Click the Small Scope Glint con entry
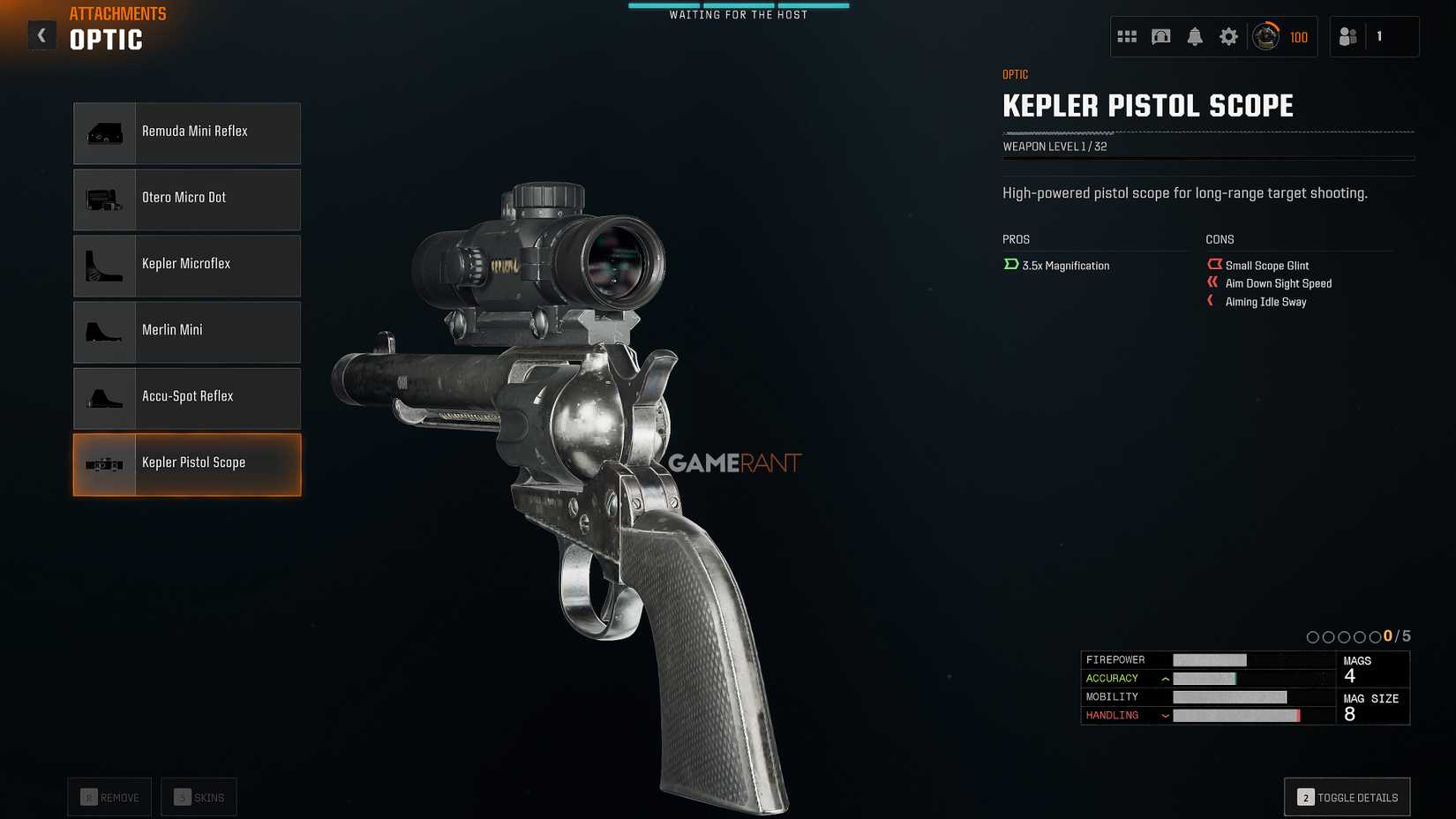The image size is (1456, 819). (1258, 265)
